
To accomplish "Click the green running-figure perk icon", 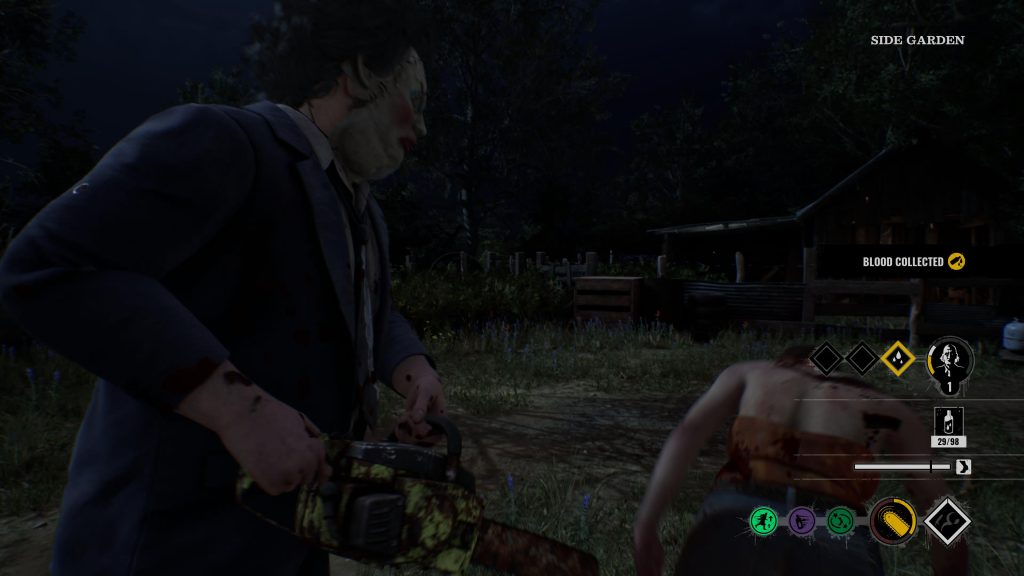I will point(765,520).
